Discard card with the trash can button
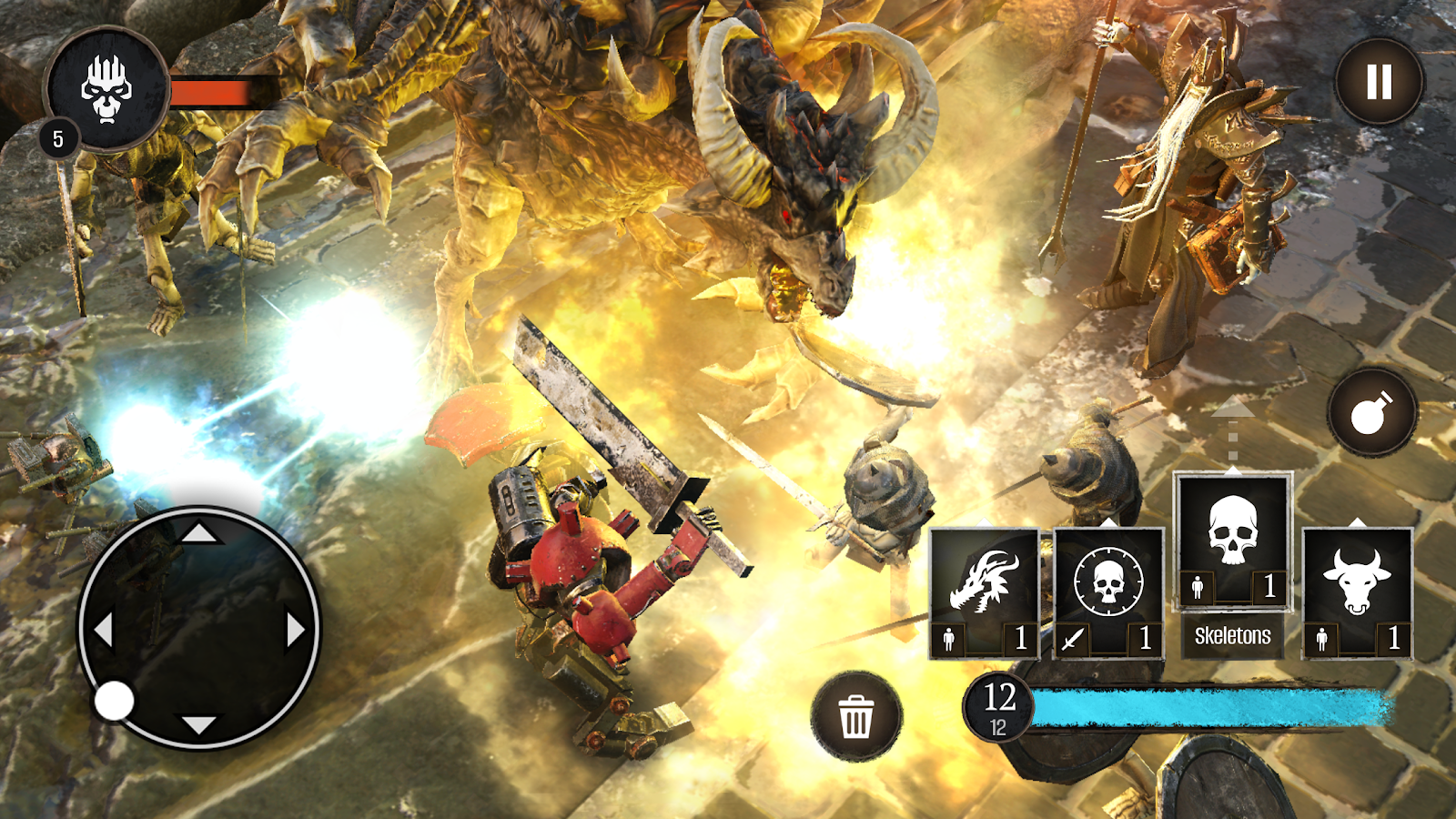Viewport: 1456px width, 819px height. click(x=855, y=717)
